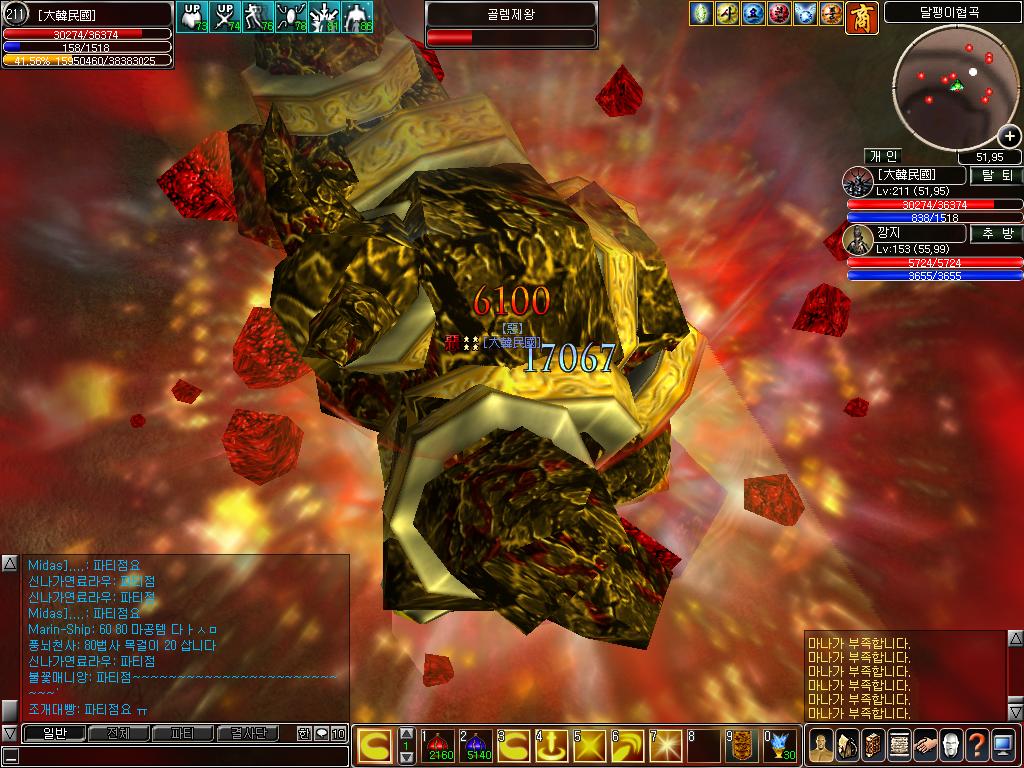Click the red 商 merchant icon
Viewport: 1024px width, 768px height.
pyautogui.click(x=861, y=15)
